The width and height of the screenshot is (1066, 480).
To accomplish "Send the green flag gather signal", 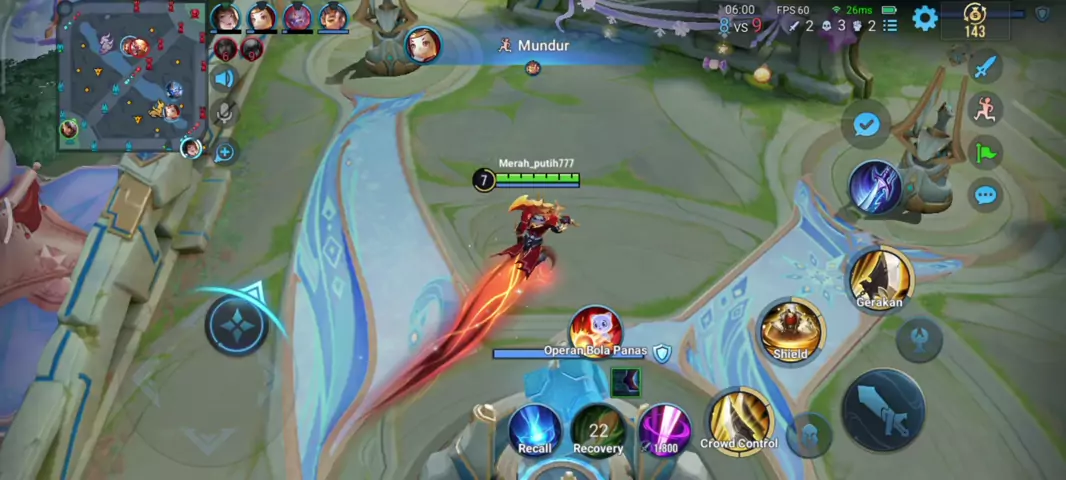I will (x=986, y=152).
